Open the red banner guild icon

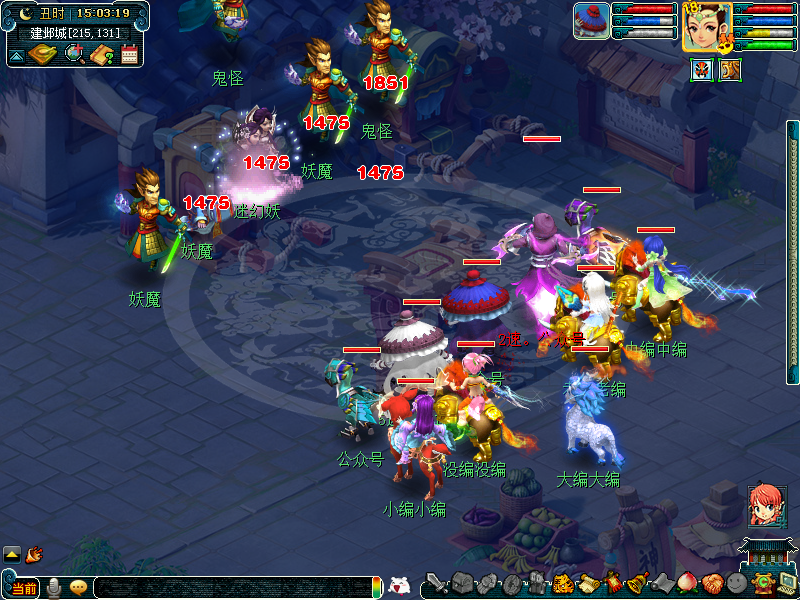point(612,583)
